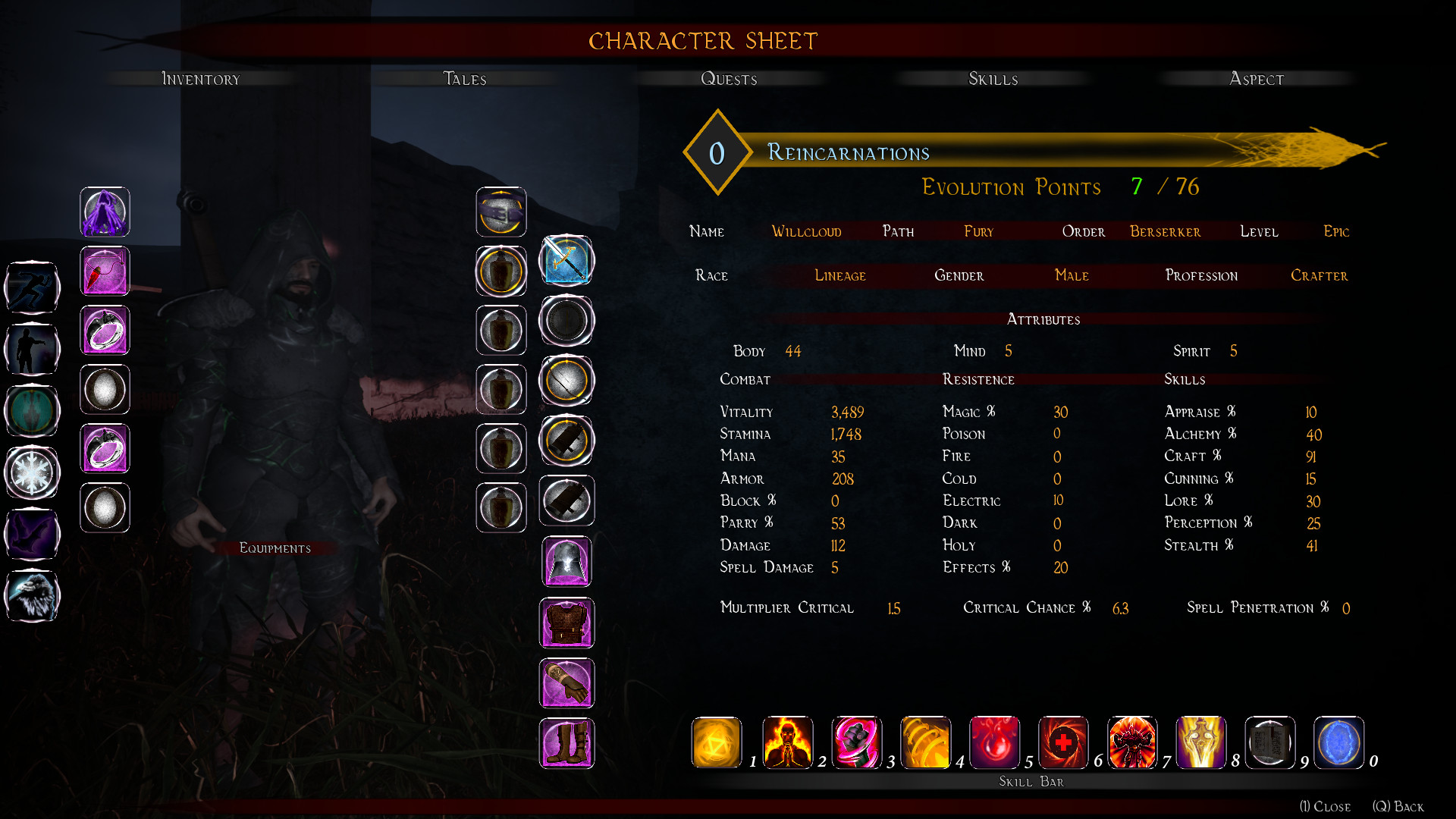Image resolution: width=1456 pixels, height=819 pixels.
Task: Open the Inventory tab
Action: (200, 79)
